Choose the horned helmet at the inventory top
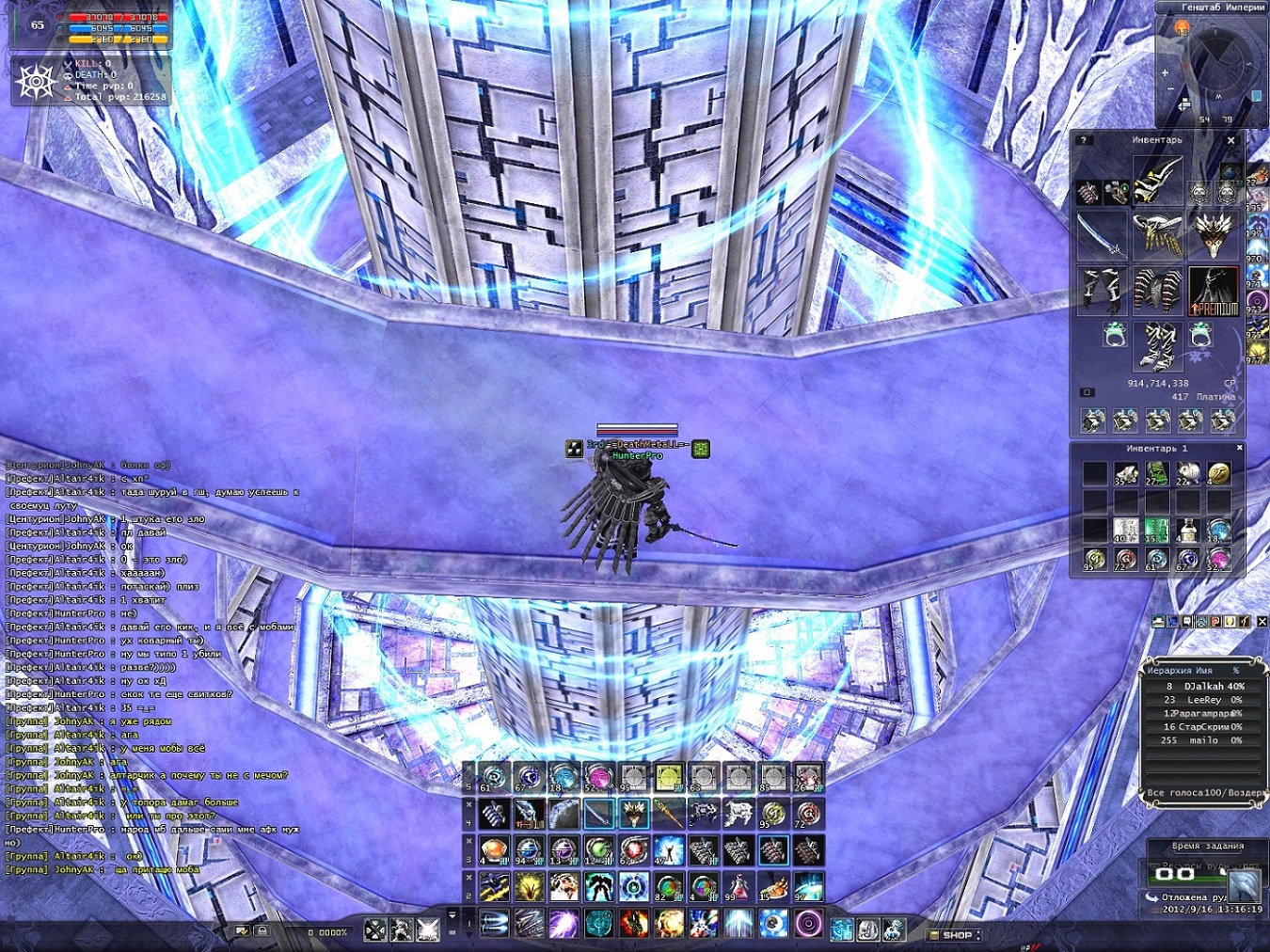1270x952 pixels. pos(1157,180)
